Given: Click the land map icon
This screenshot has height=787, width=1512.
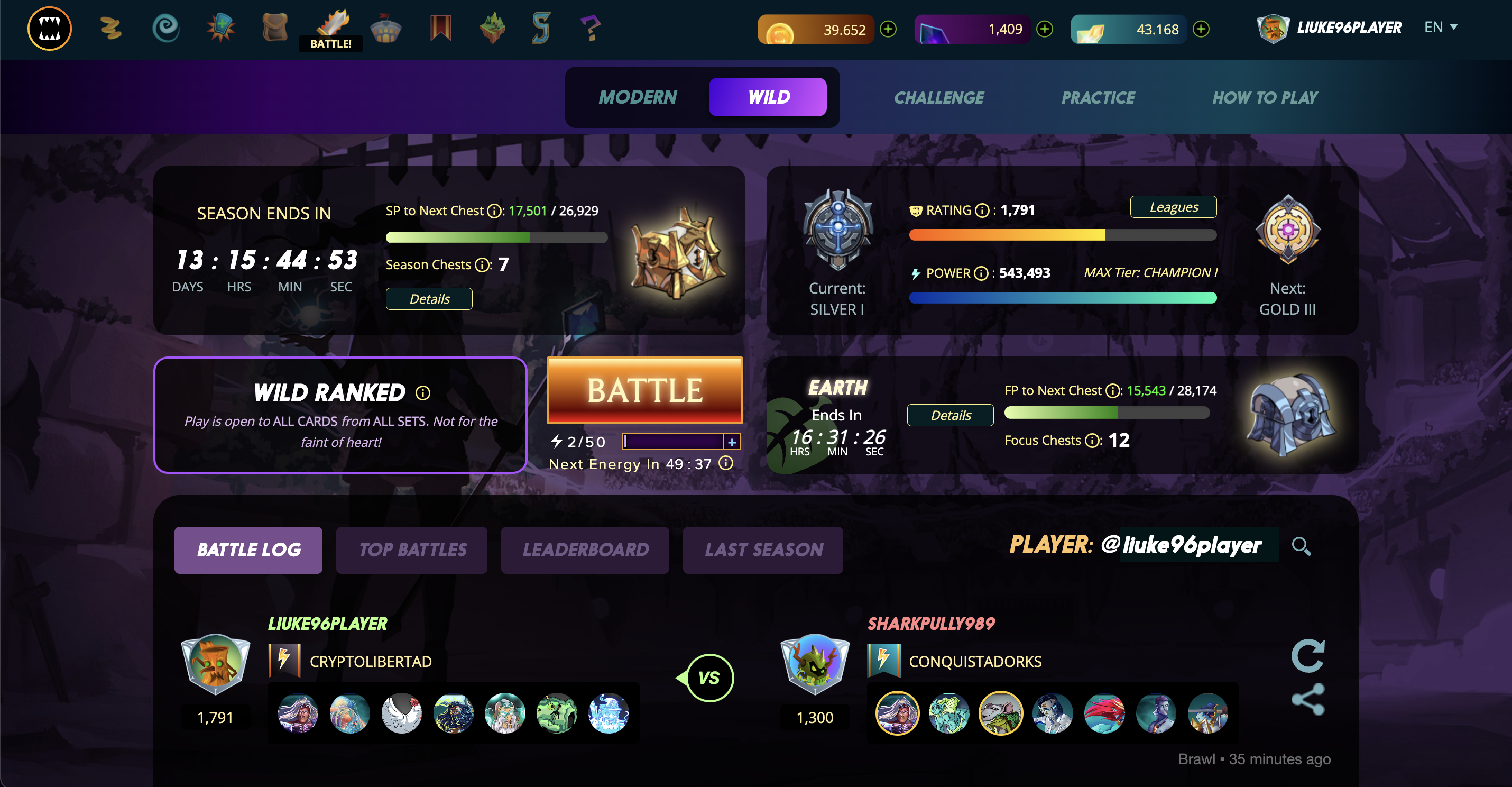Looking at the screenshot, I should (494, 28).
